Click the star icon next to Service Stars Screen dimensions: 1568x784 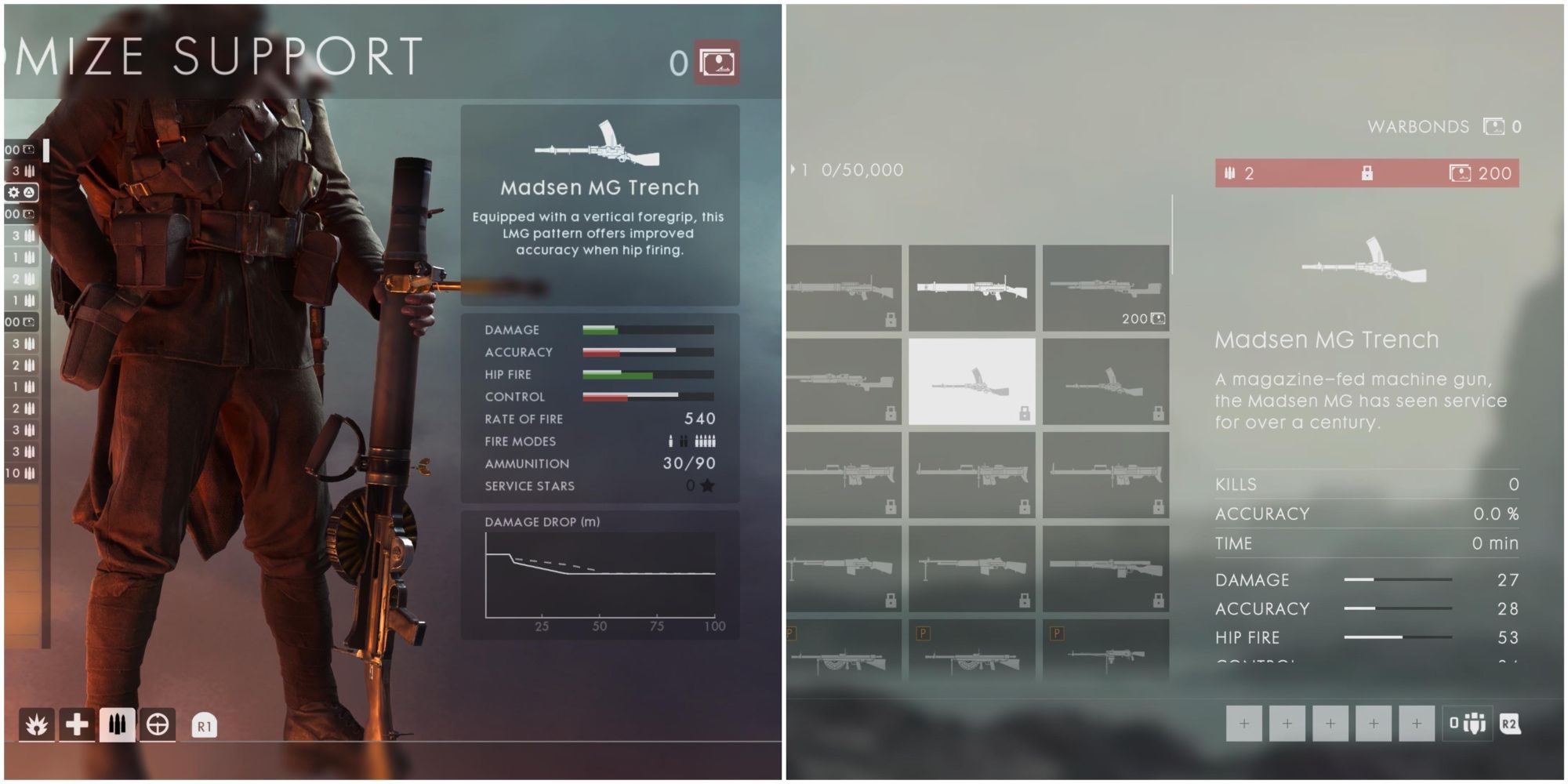(706, 486)
